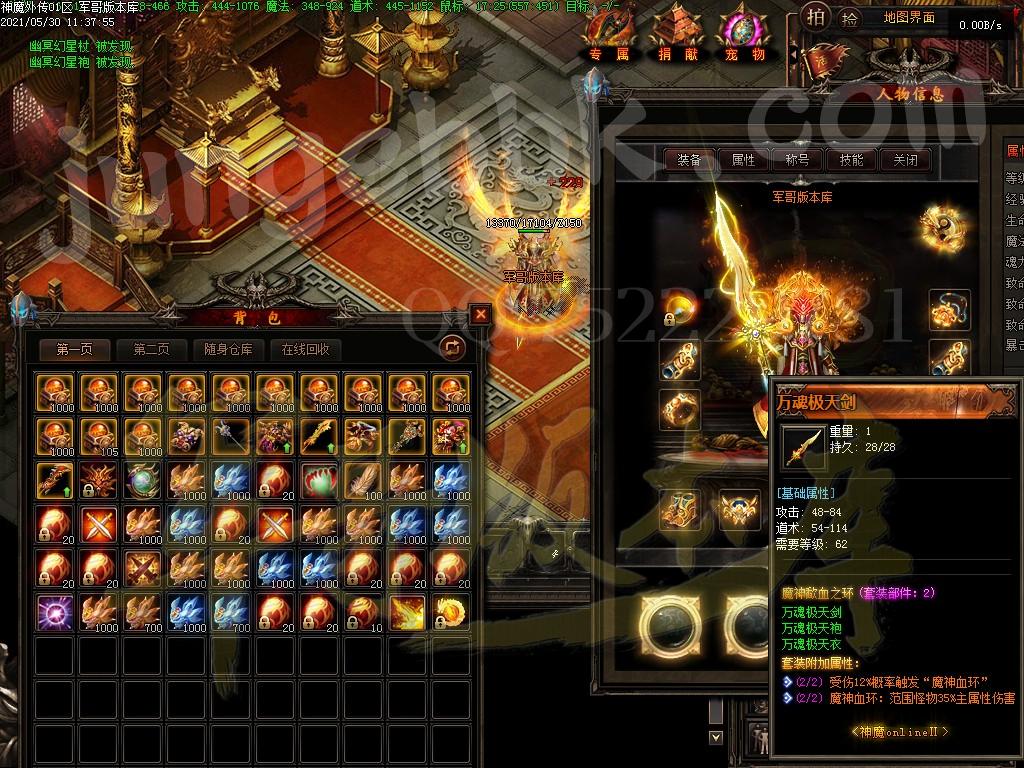
Task: Switch to the 属性 attributes tab
Action: (744, 159)
